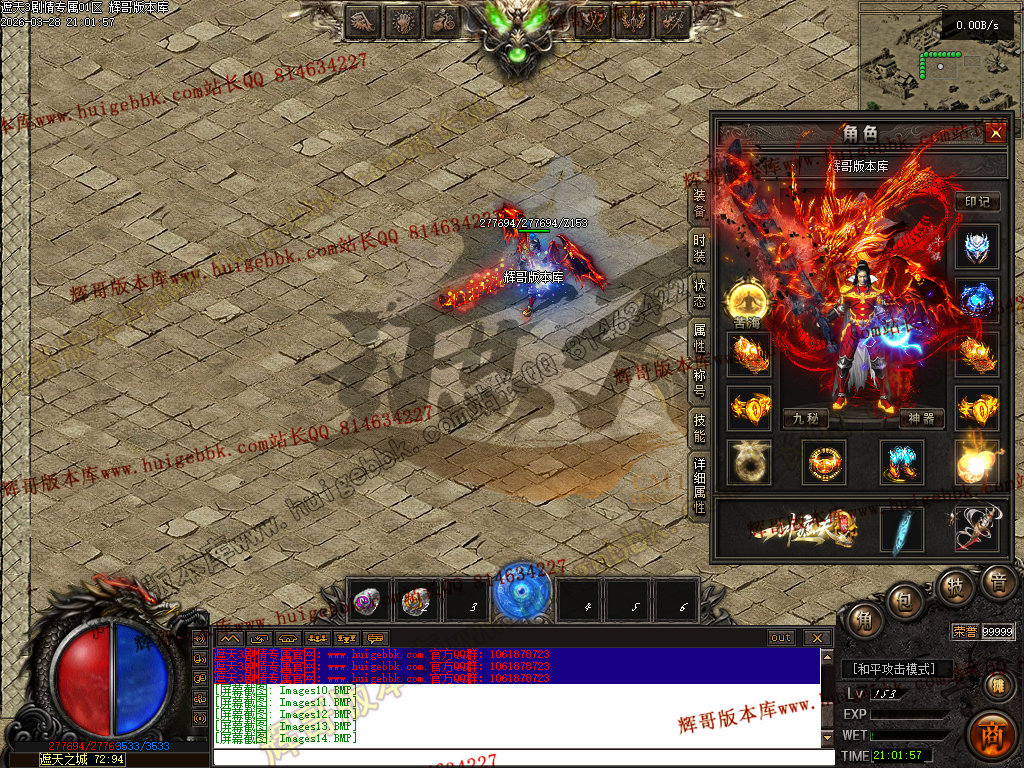
Task: Click the 印记 button
Action: click(976, 201)
